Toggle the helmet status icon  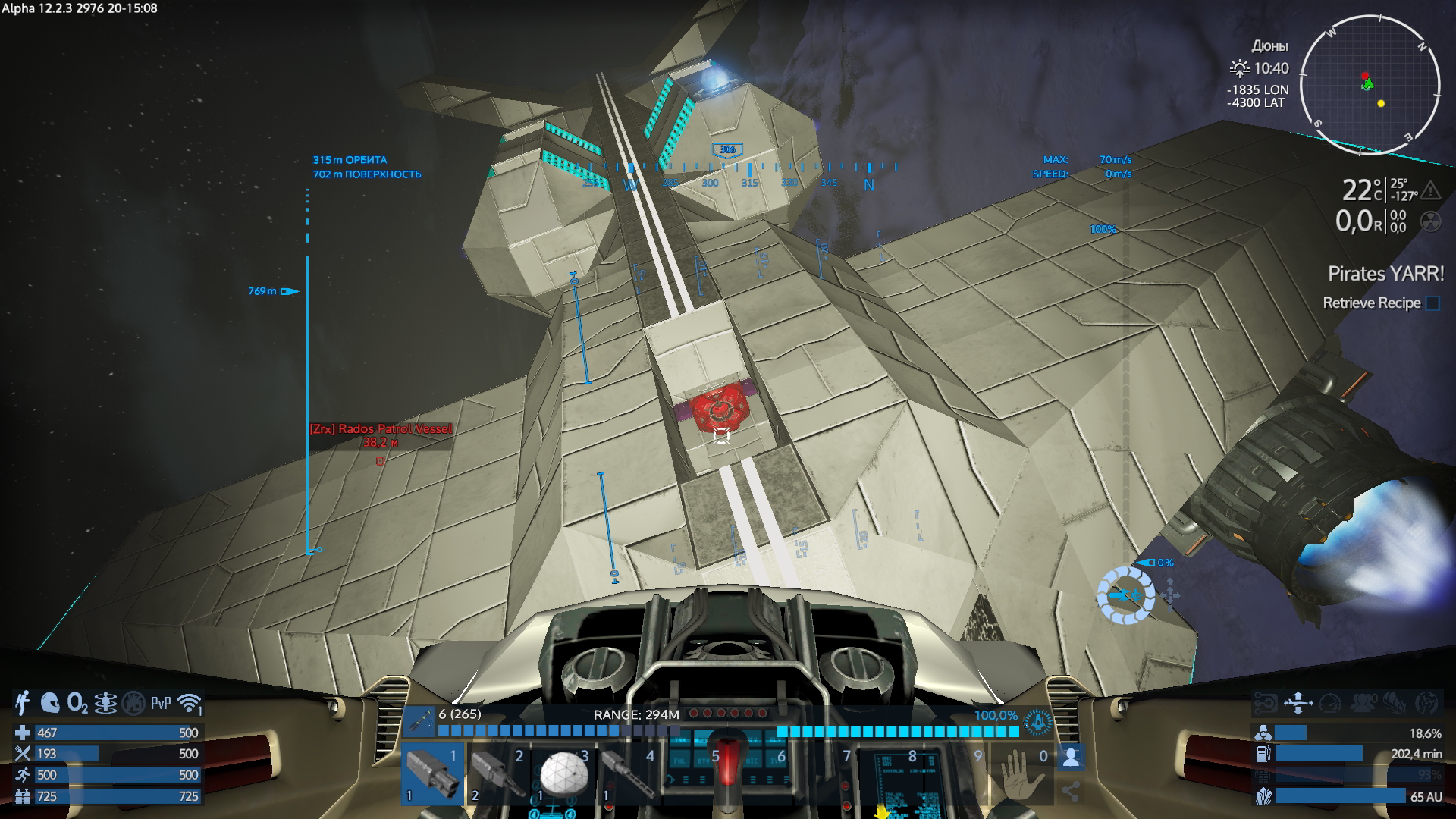pos(50,704)
